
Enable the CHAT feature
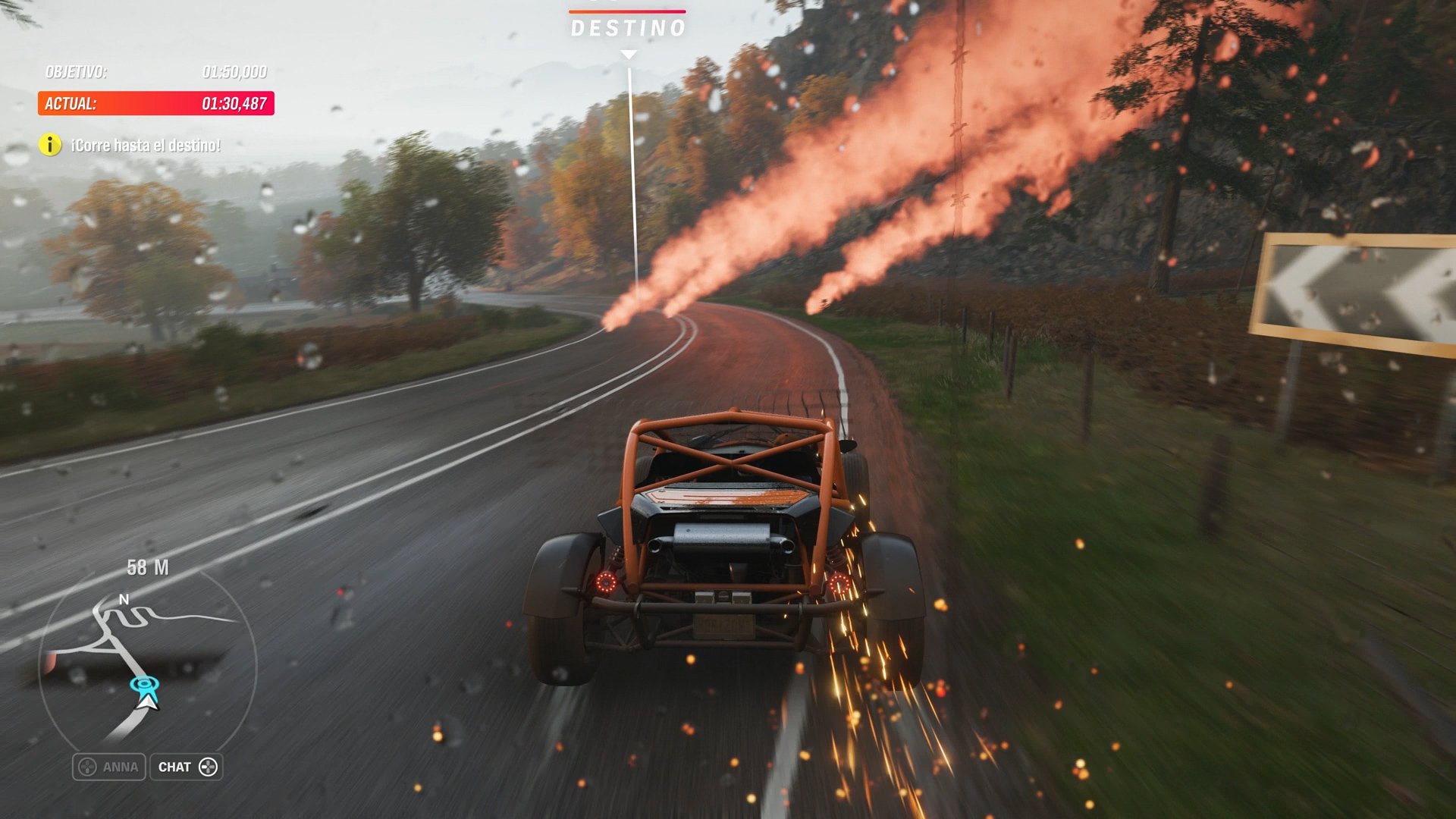pos(187,767)
